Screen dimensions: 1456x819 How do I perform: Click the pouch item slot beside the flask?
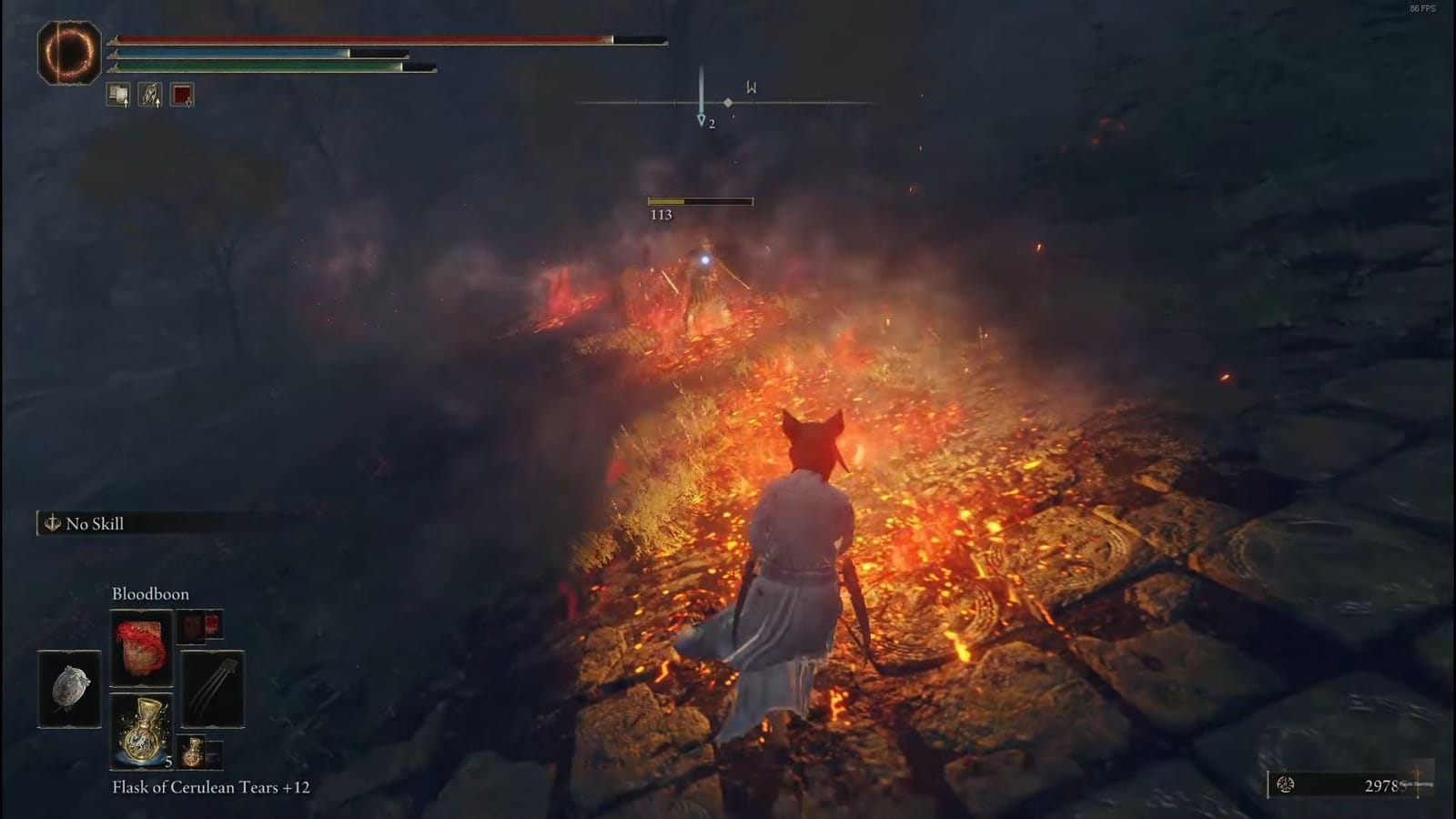pyautogui.click(x=198, y=753)
